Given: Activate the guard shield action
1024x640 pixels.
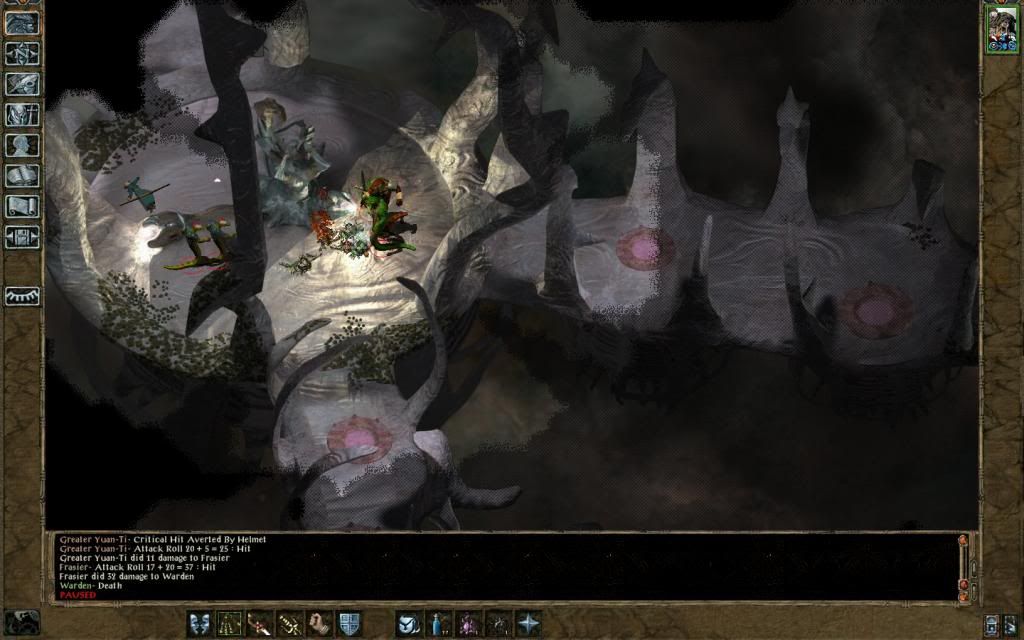Looking at the screenshot, I should (349, 623).
